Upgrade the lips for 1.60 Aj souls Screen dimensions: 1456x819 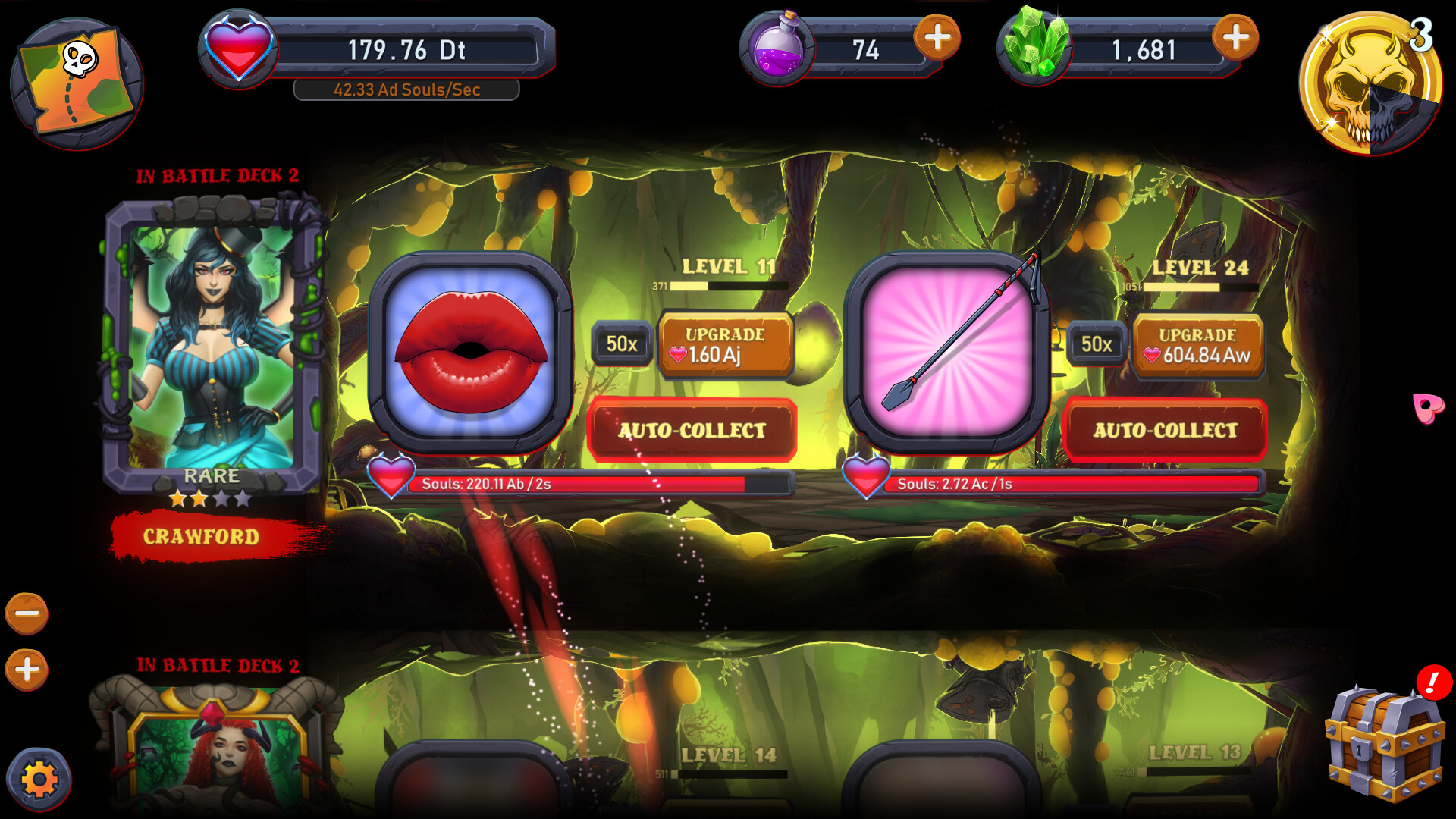pyautogui.click(x=724, y=343)
